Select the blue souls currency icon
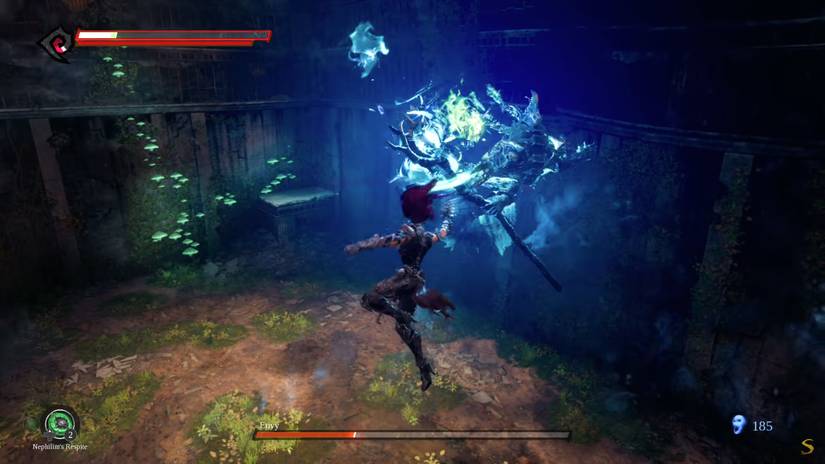The height and width of the screenshot is (464, 825). pyautogui.click(x=739, y=425)
